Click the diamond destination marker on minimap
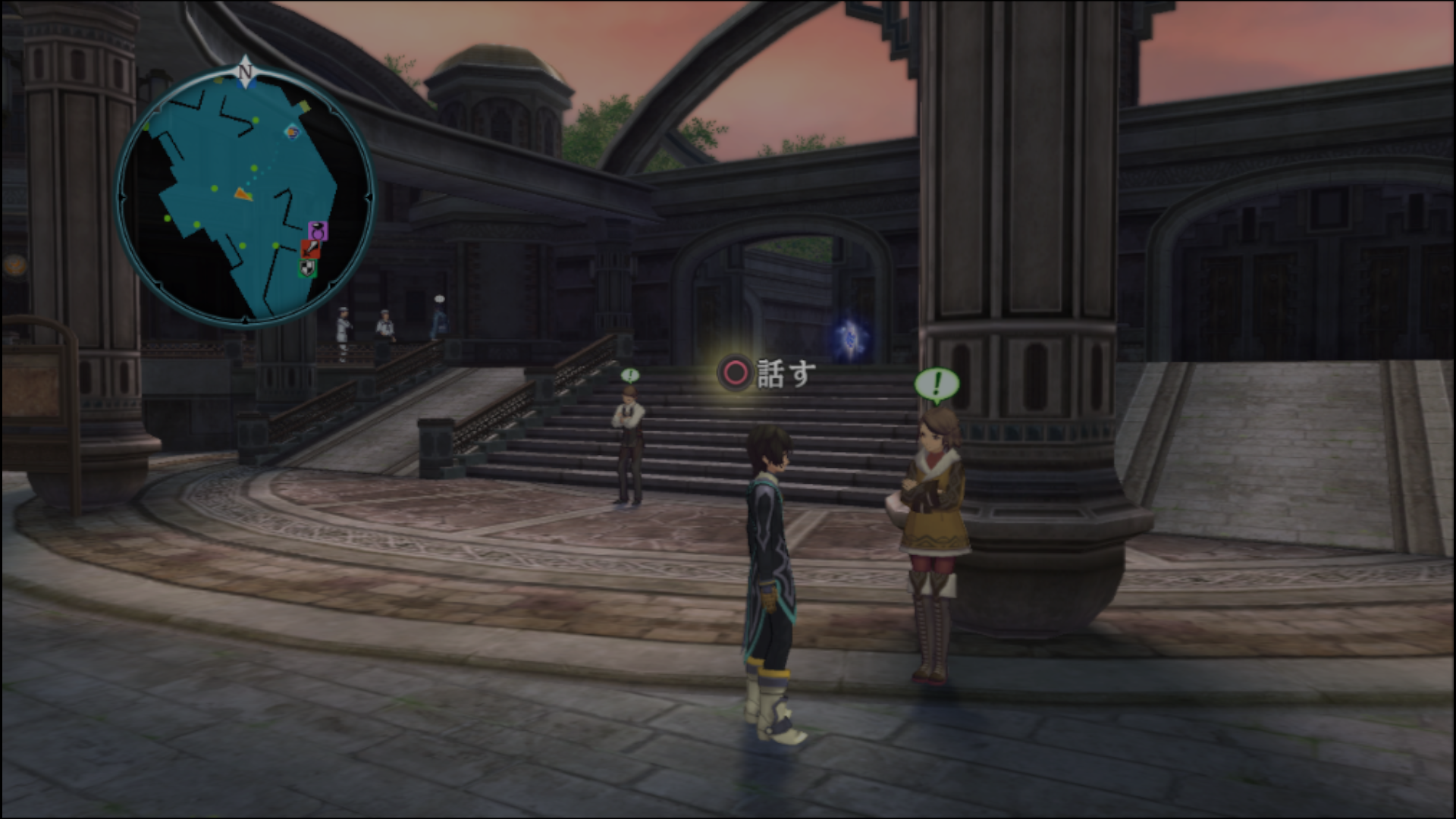Image resolution: width=1456 pixels, height=819 pixels. (x=292, y=133)
